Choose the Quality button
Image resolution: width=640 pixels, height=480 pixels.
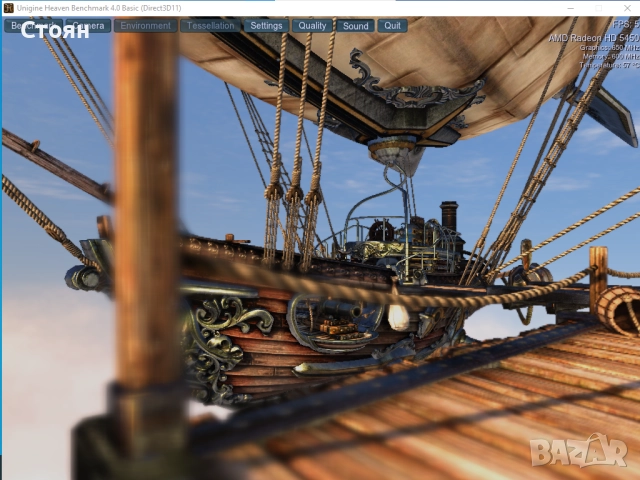312,25
